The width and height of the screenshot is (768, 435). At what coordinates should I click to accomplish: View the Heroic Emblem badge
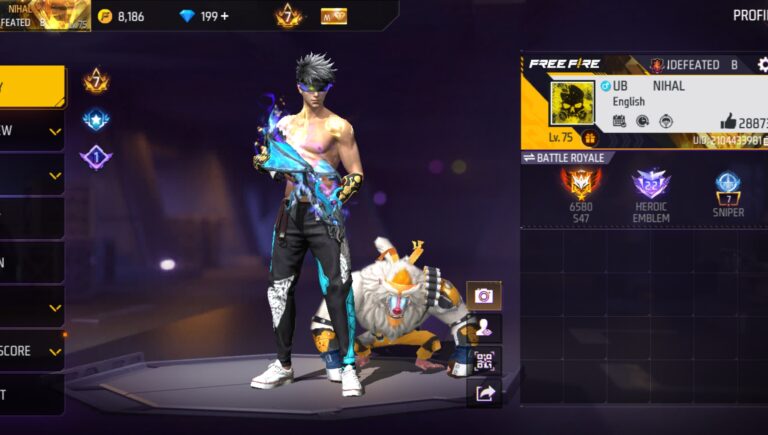click(650, 185)
